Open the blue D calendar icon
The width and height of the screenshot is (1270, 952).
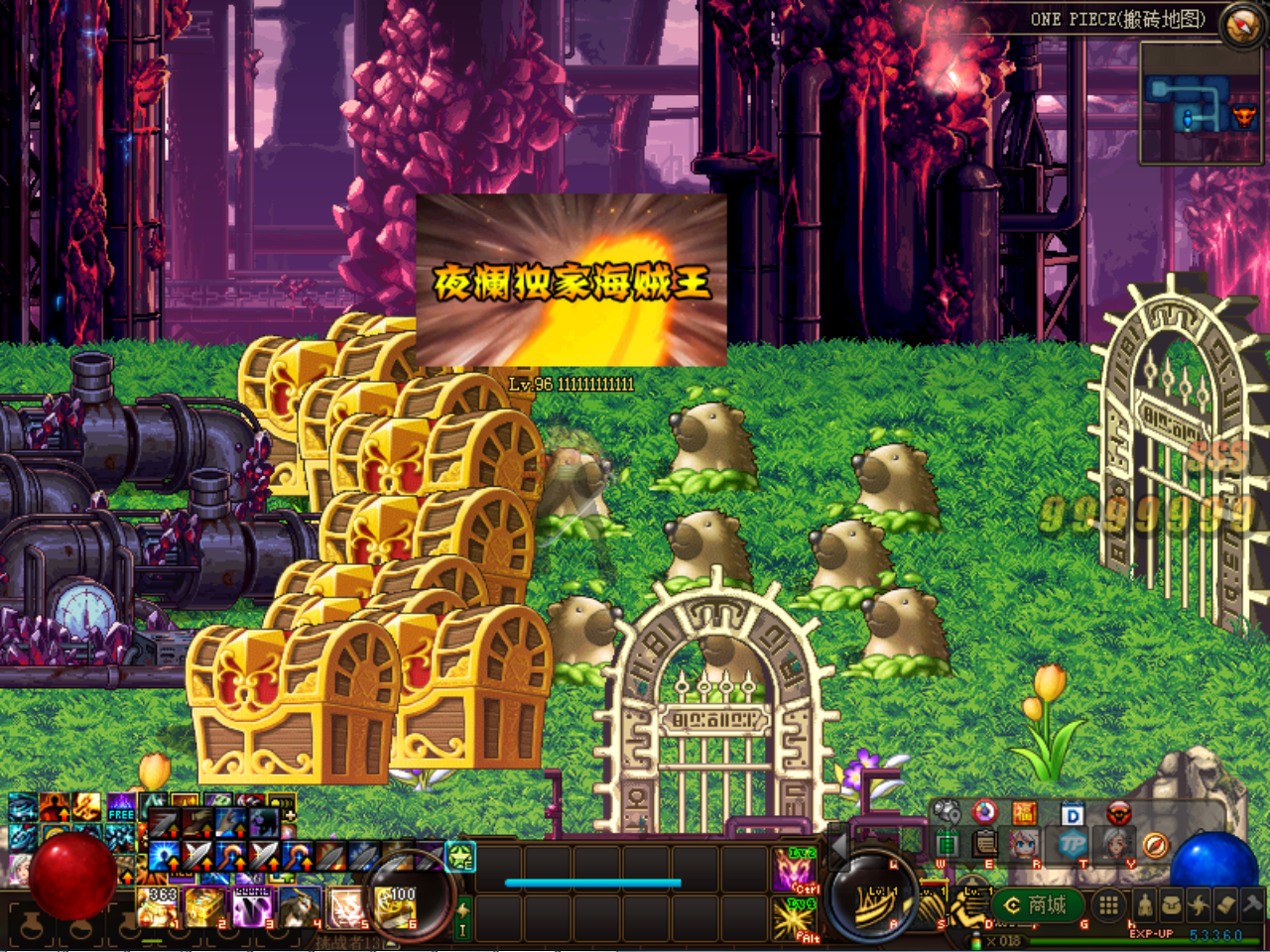click(1073, 814)
